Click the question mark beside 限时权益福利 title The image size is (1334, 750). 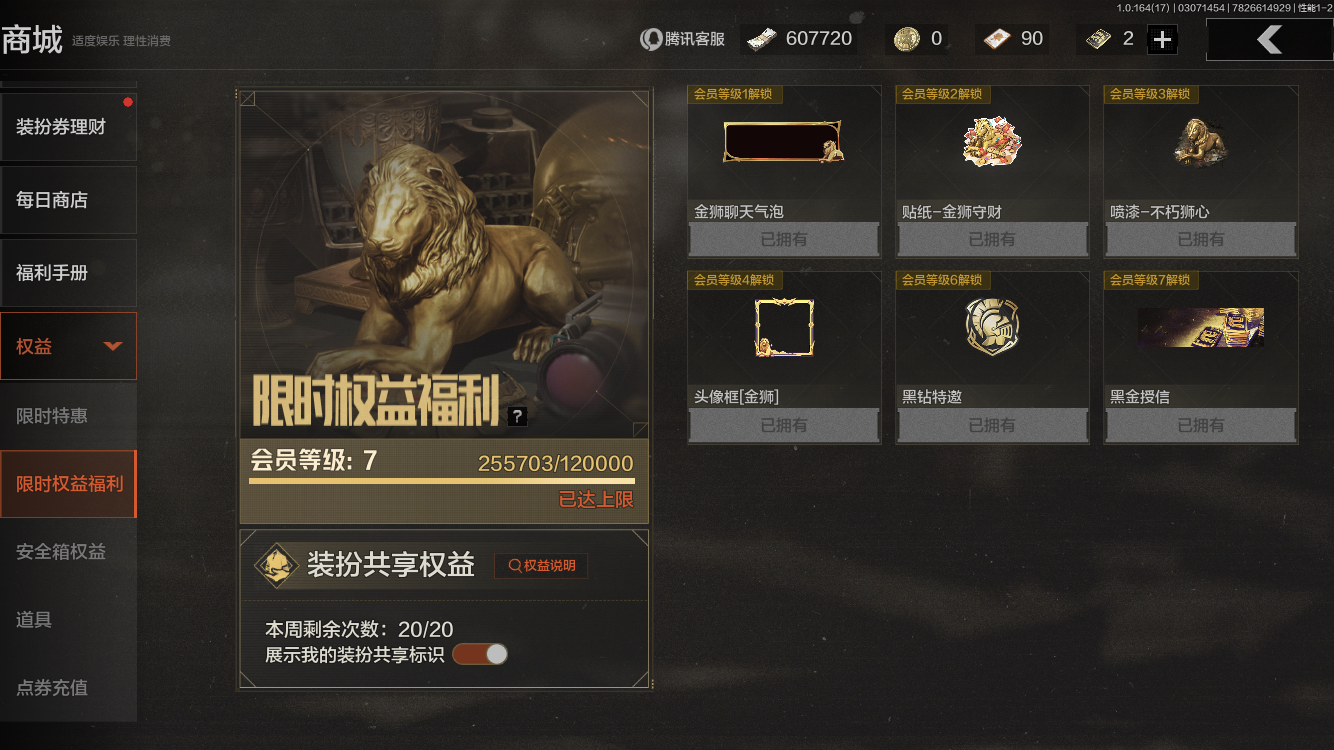point(517,415)
